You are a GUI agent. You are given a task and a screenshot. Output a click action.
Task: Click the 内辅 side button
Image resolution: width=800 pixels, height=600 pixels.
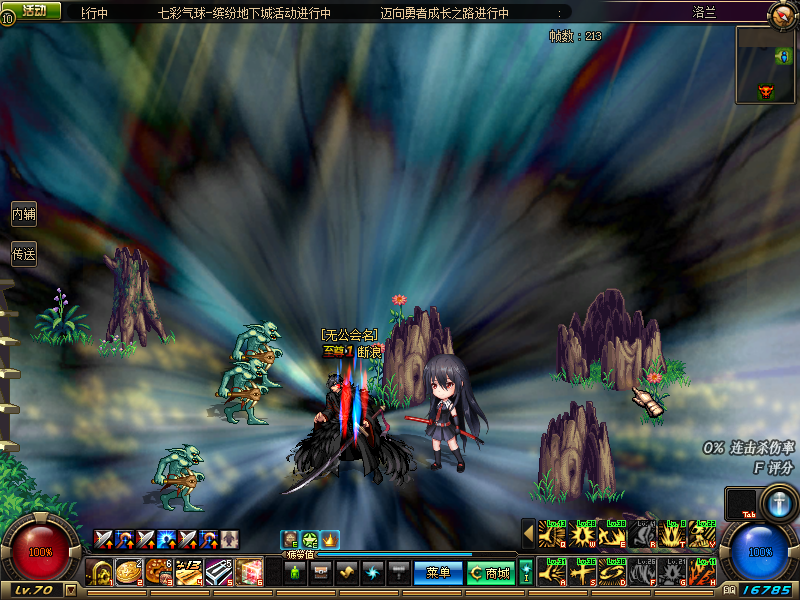tap(23, 214)
